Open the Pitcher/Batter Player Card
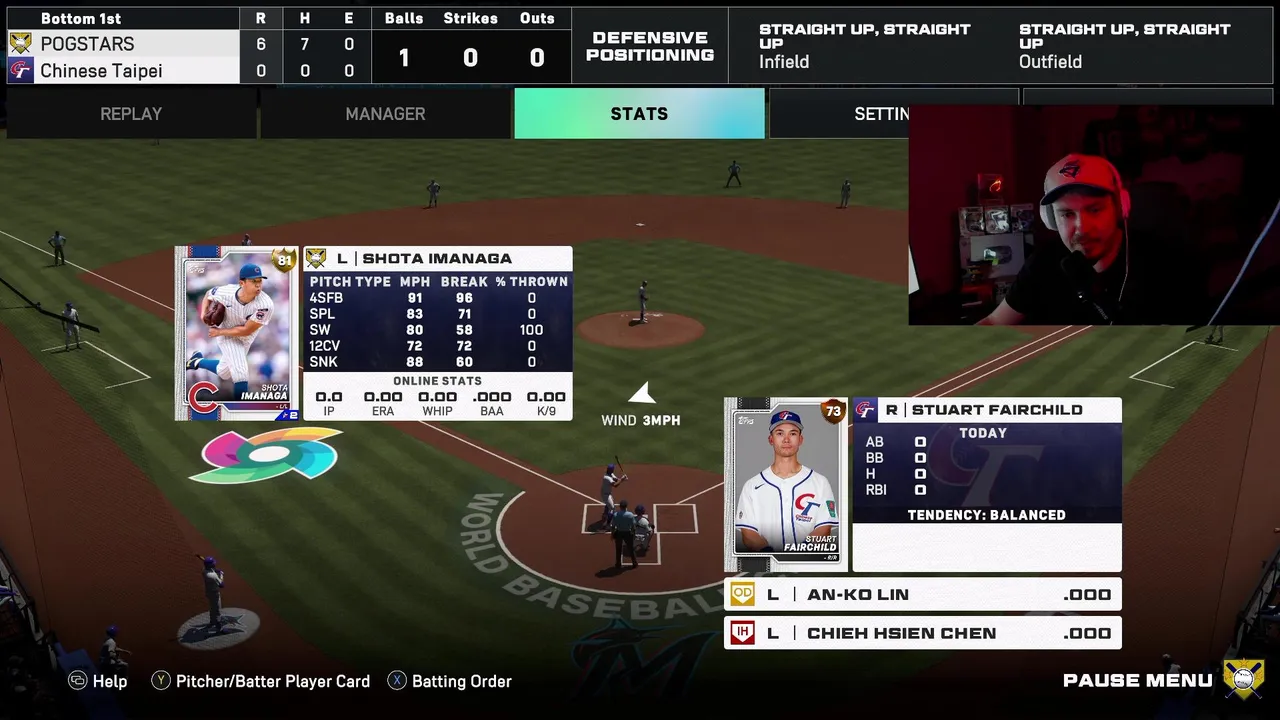This screenshot has width=1280, height=720. [261, 681]
